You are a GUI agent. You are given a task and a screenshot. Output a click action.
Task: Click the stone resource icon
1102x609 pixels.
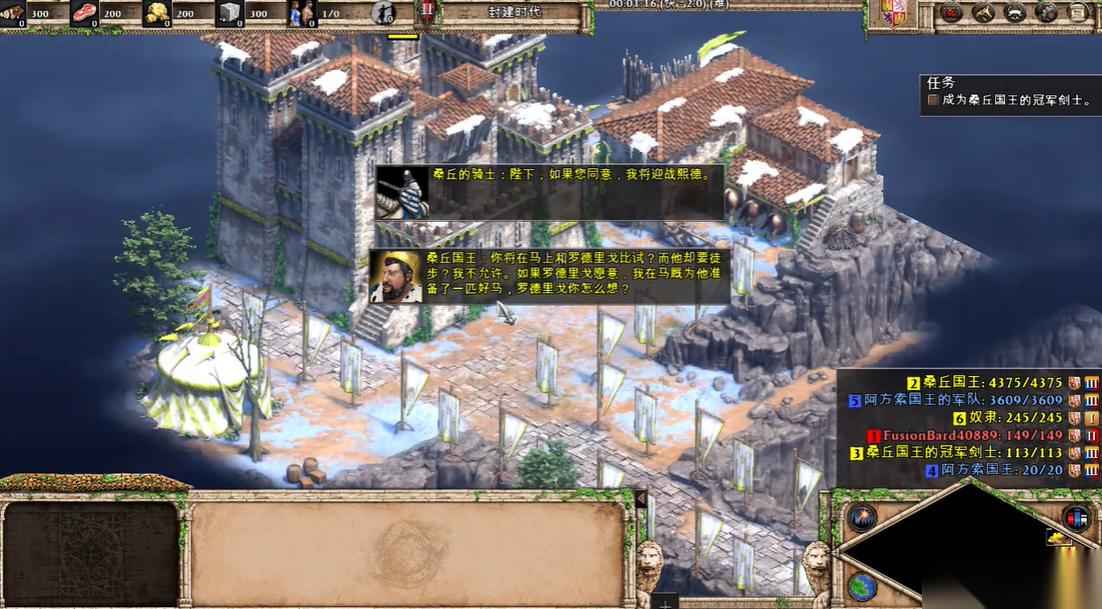[x=229, y=13]
